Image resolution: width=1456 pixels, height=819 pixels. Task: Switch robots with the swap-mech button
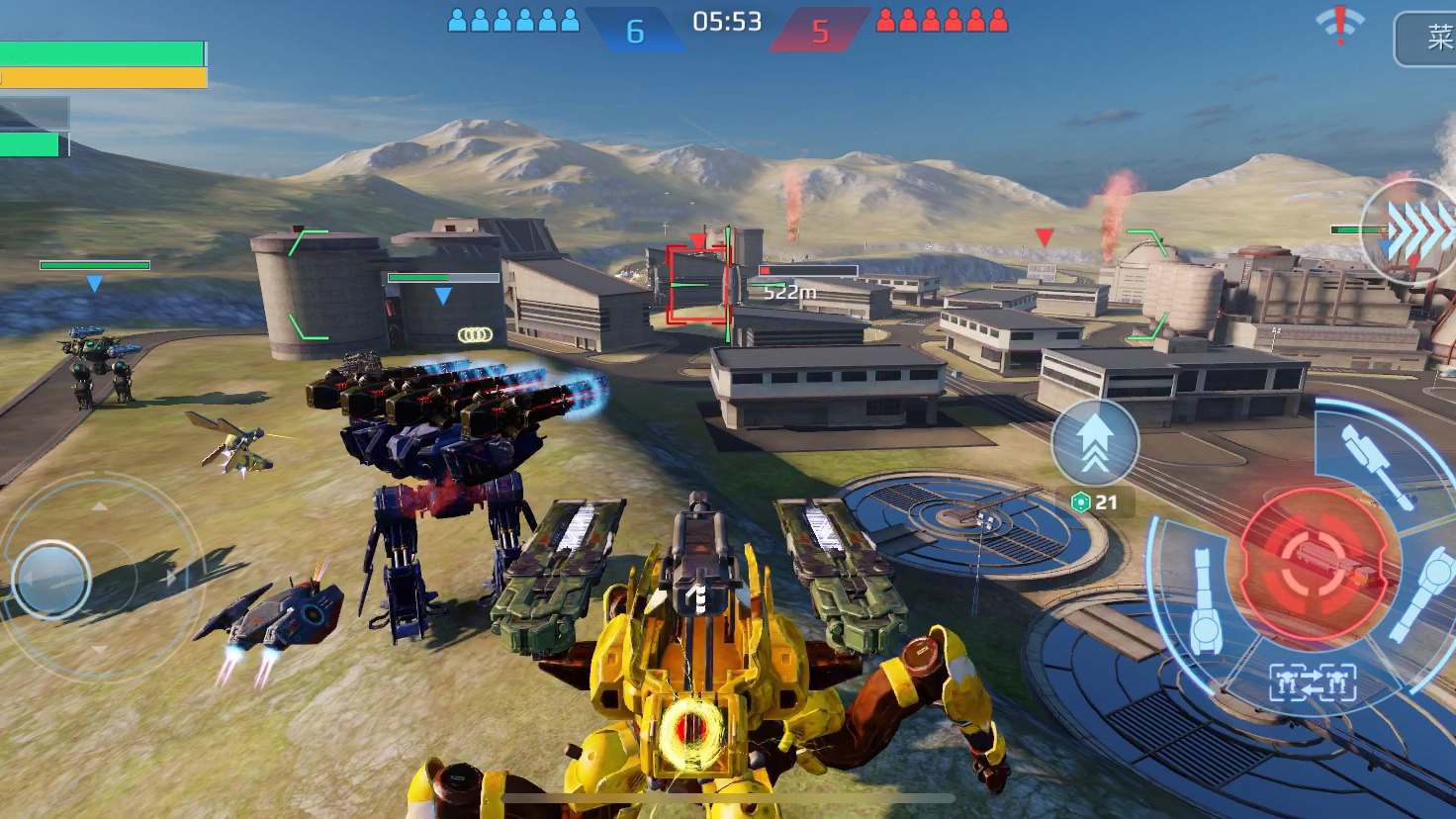[x=1312, y=682]
